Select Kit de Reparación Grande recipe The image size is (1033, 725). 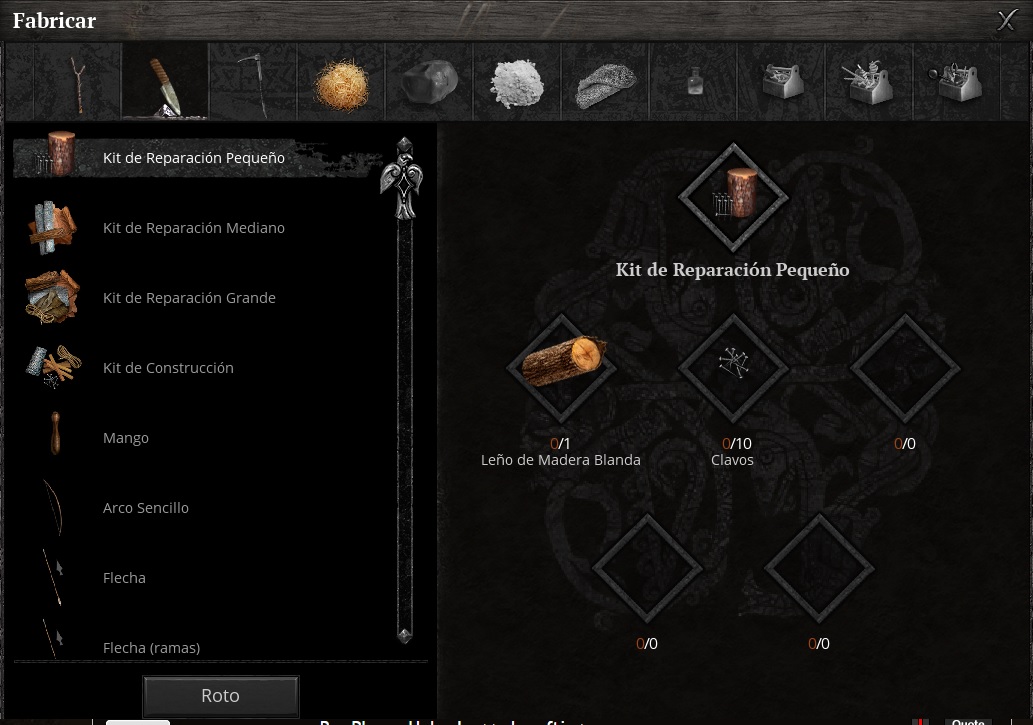click(189, 298)
